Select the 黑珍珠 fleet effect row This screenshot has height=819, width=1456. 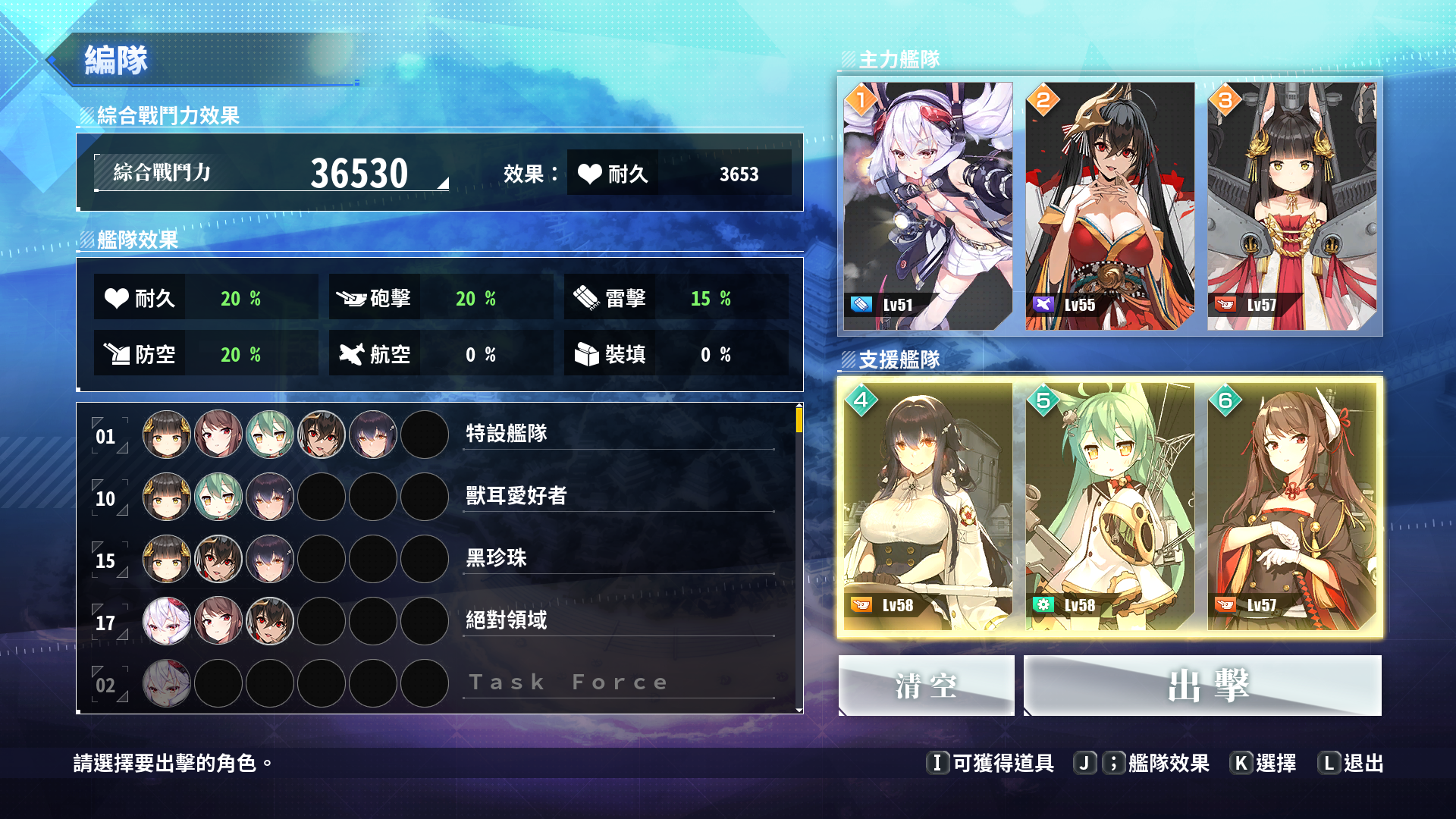pos(438,559)
